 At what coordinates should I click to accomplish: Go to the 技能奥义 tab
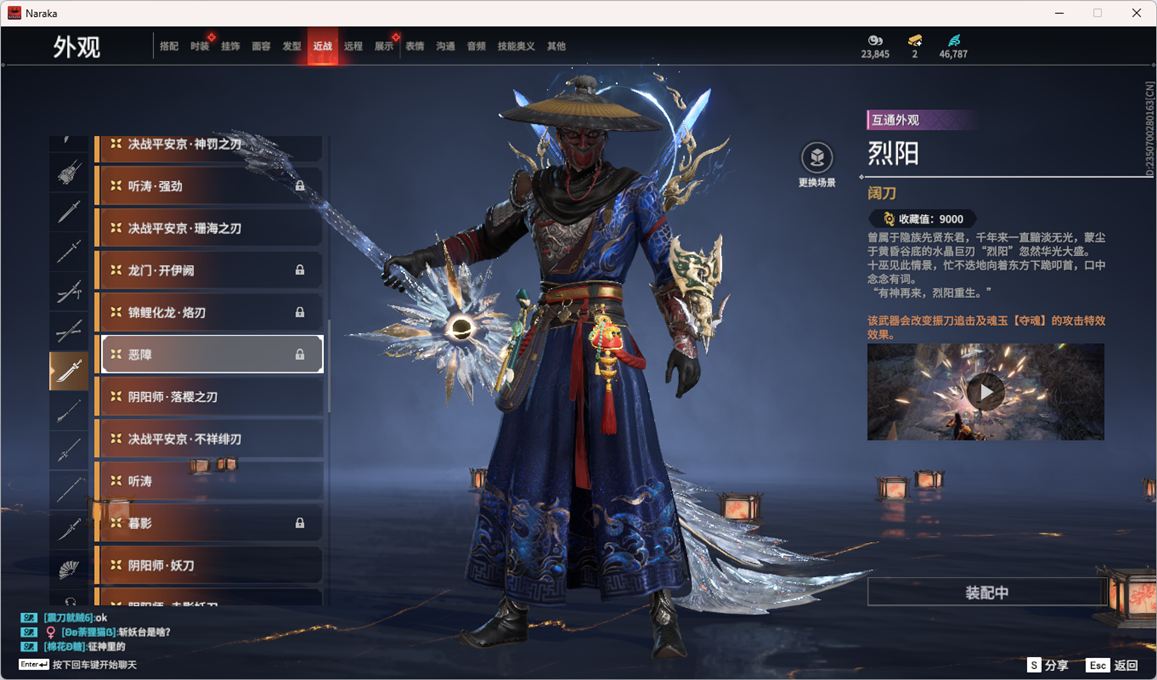pyautogui.click(x=516, y=46)
